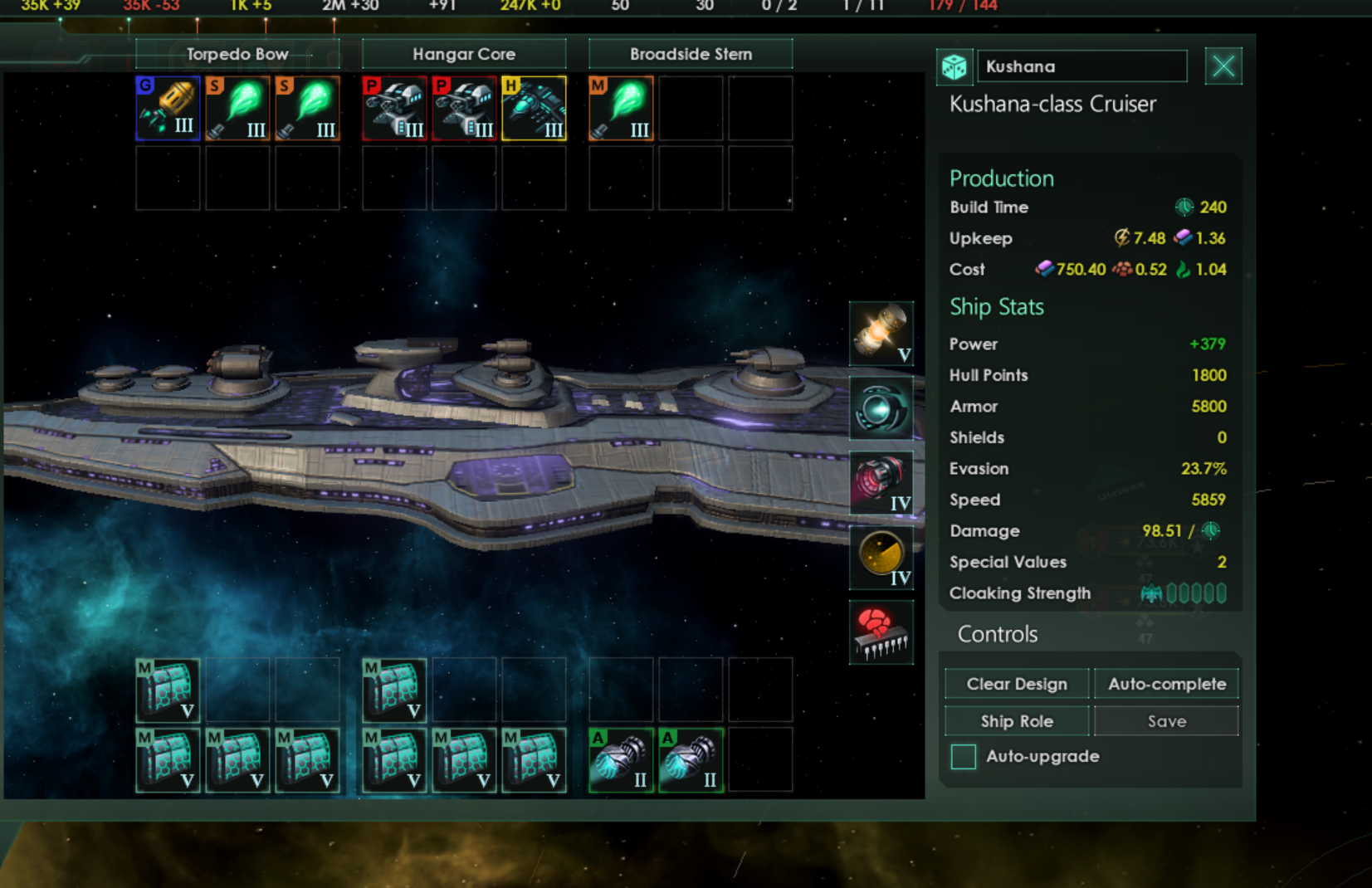
Task: Randomize the design name with the dice
Action: pos(955,66)
